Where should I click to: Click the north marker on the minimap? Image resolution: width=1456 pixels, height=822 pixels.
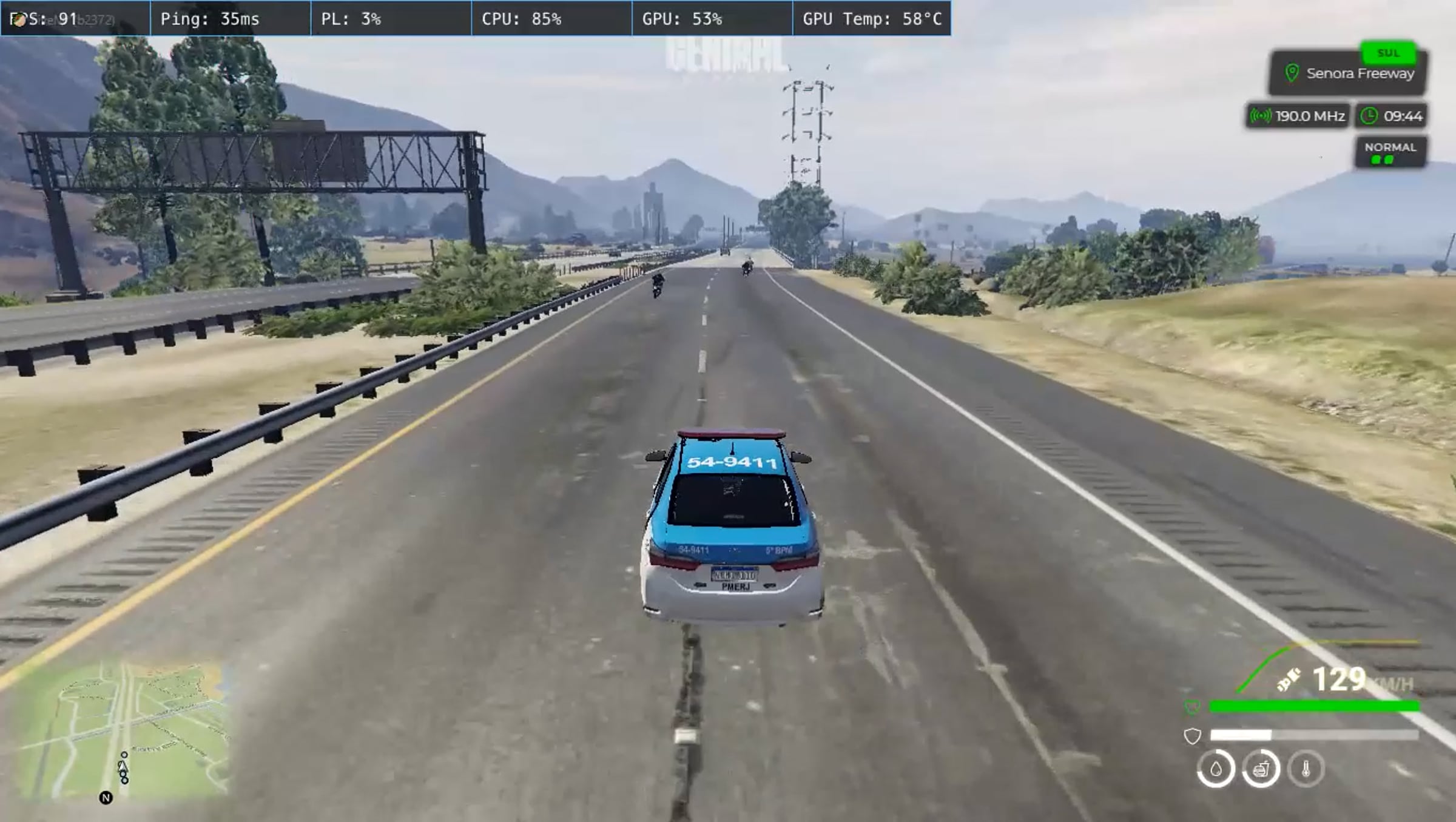[x=106, y=798]
